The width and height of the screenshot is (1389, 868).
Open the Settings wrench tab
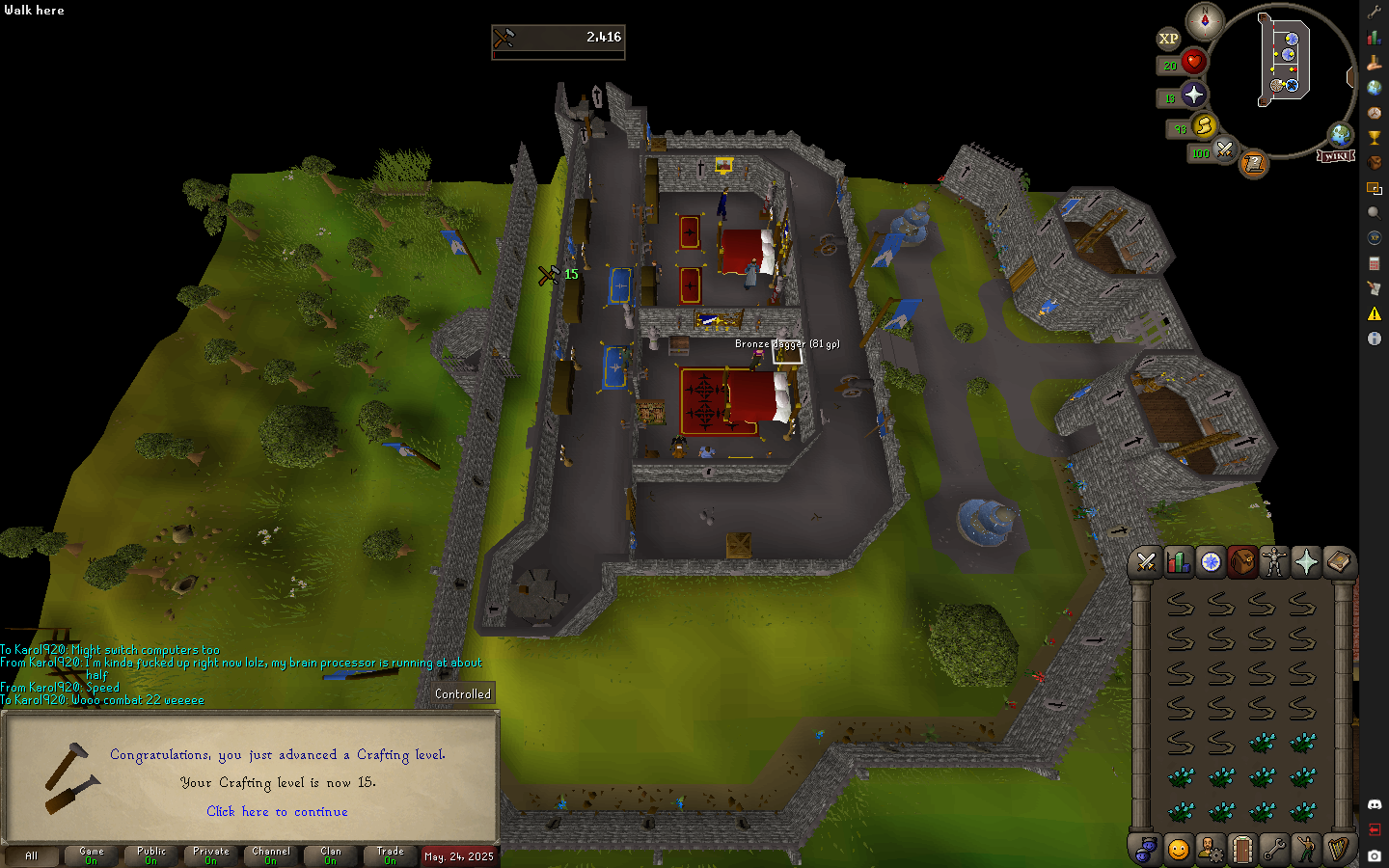tap(1274, 849)
